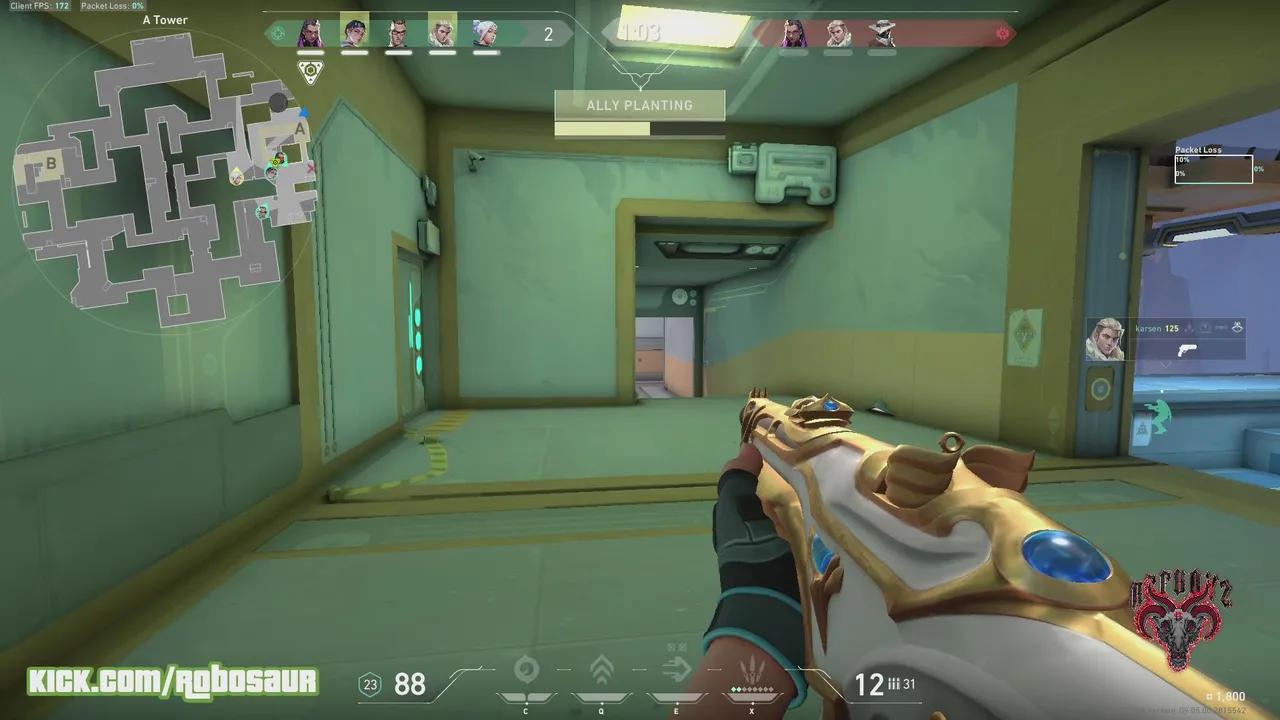Click the Cypher enemy portrait

pyautogui.click(x=880, y=33)
